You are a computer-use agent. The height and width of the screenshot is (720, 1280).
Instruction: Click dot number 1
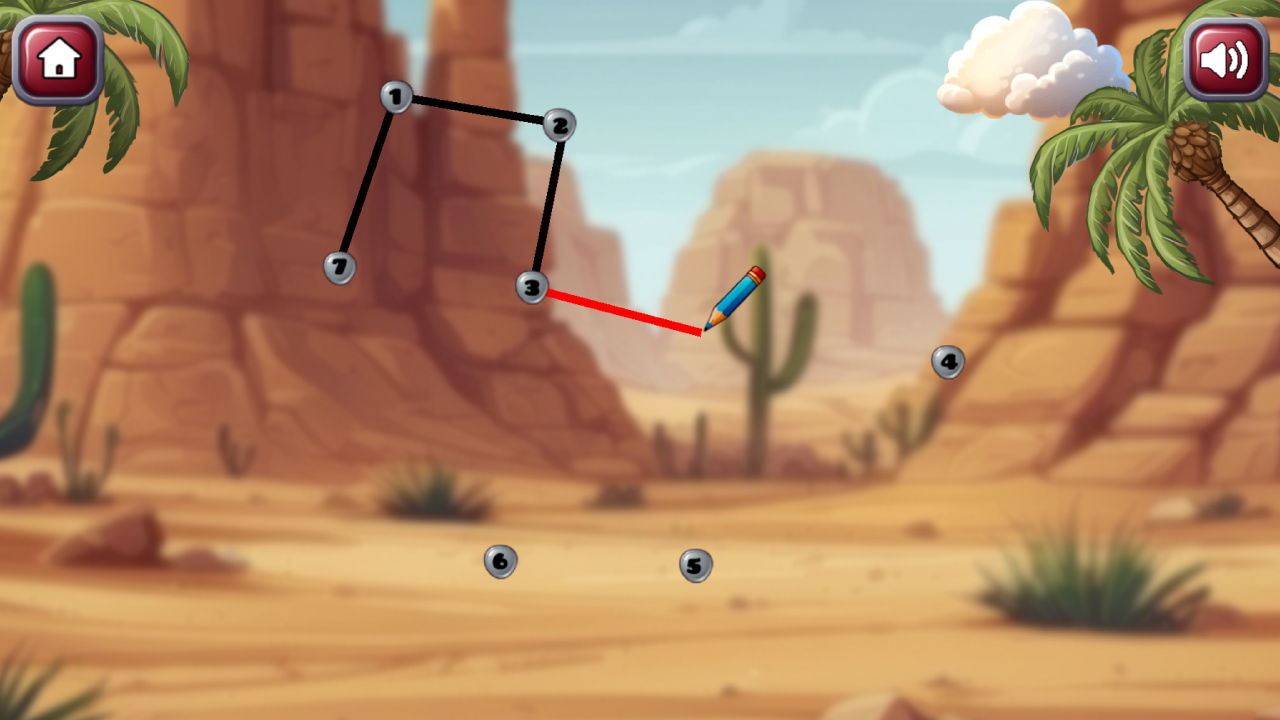pyautogui.click(x=397, y=97)
